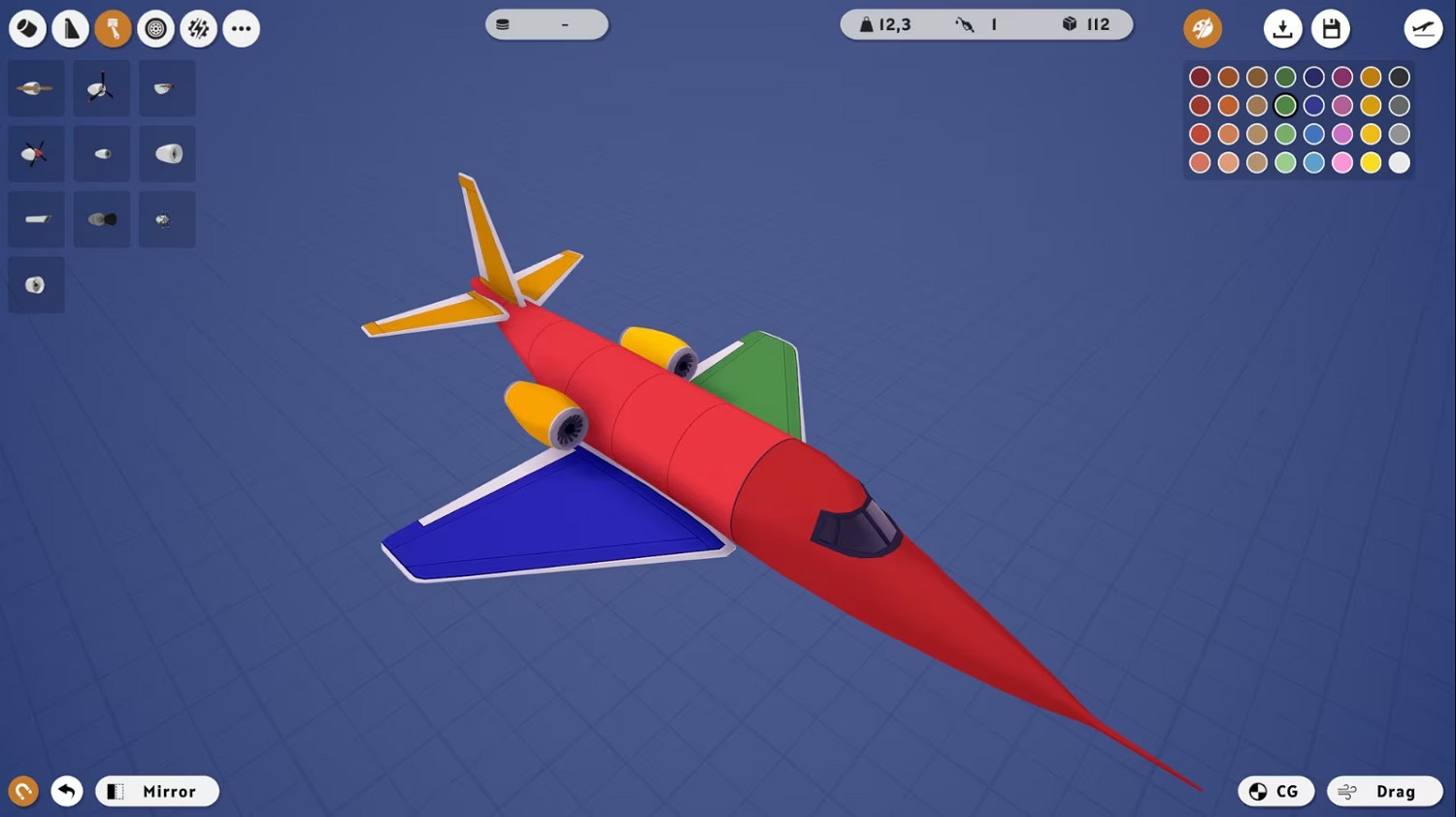
Task: Select the gears and lightning gadgets category
Action: (198, 28)
